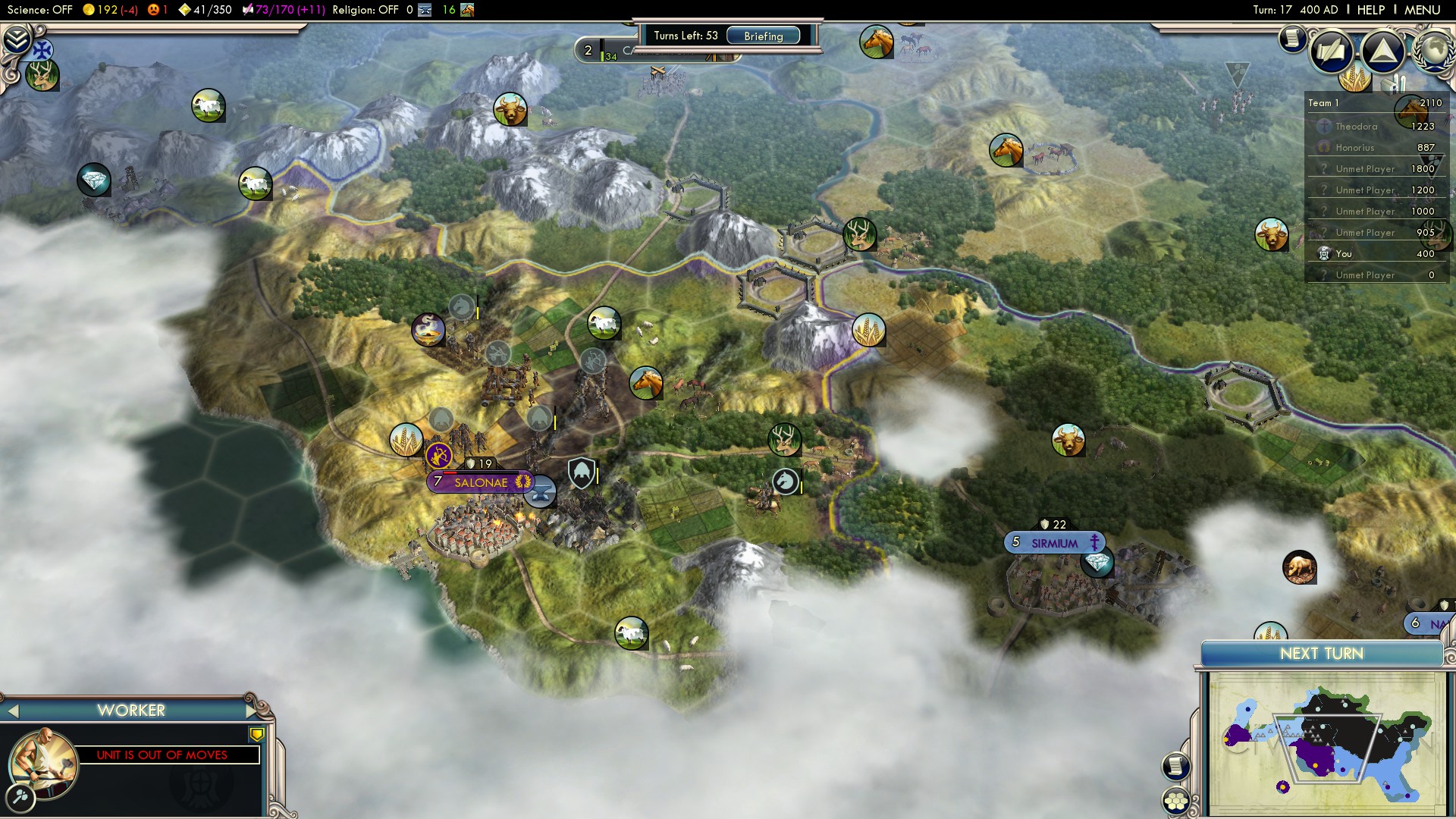Viewport: 1456px width, 819px height.
Task: Click the yellow shield promotion icon
Action: pos(257,734)
